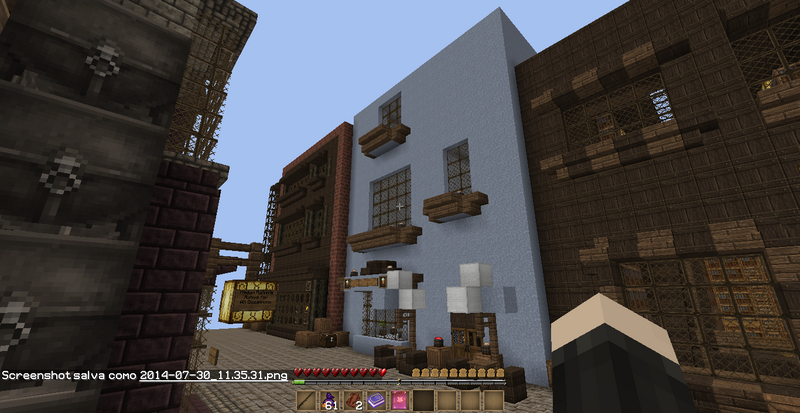
Task: Open the 2014-07-30_11.35.31.png screenshot link
Action: coord(214,377)
